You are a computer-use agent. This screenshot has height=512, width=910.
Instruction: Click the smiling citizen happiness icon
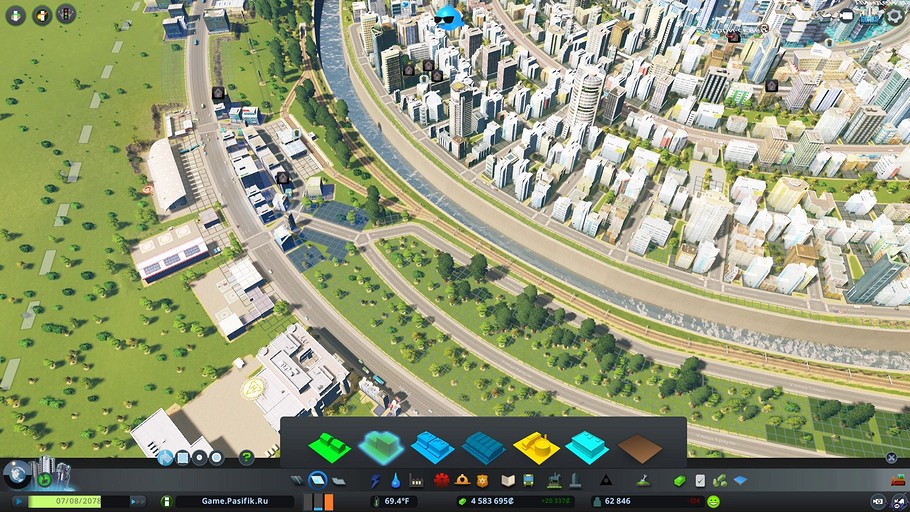click(714, 501)
